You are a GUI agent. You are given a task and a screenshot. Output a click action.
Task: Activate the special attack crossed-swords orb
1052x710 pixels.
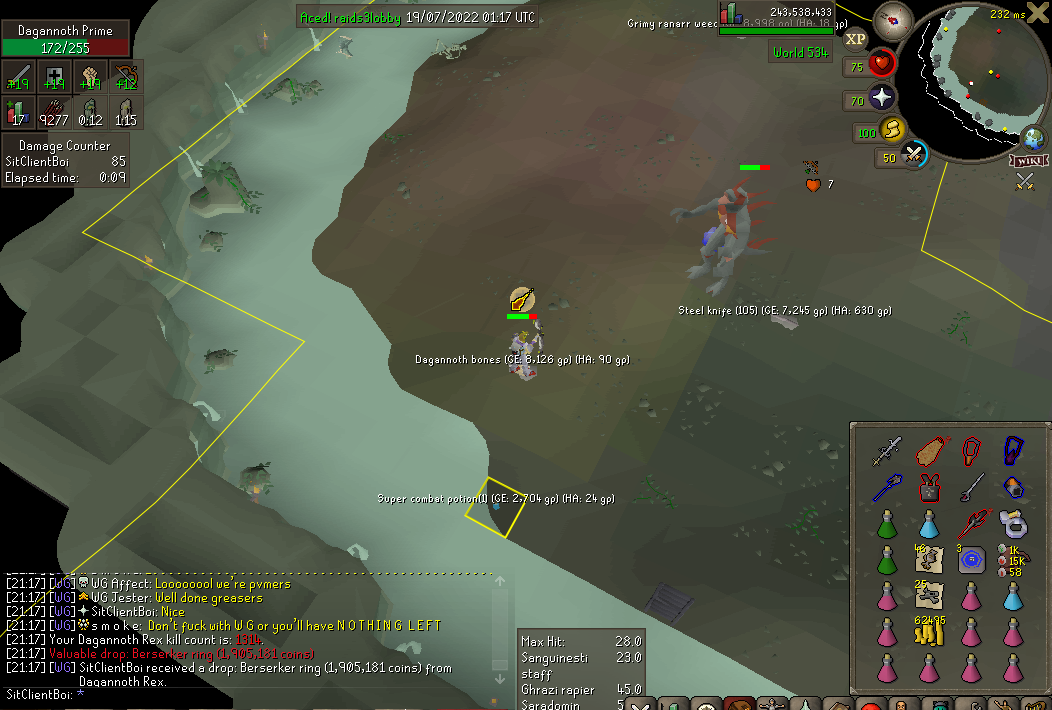click(x=913, y=155)
